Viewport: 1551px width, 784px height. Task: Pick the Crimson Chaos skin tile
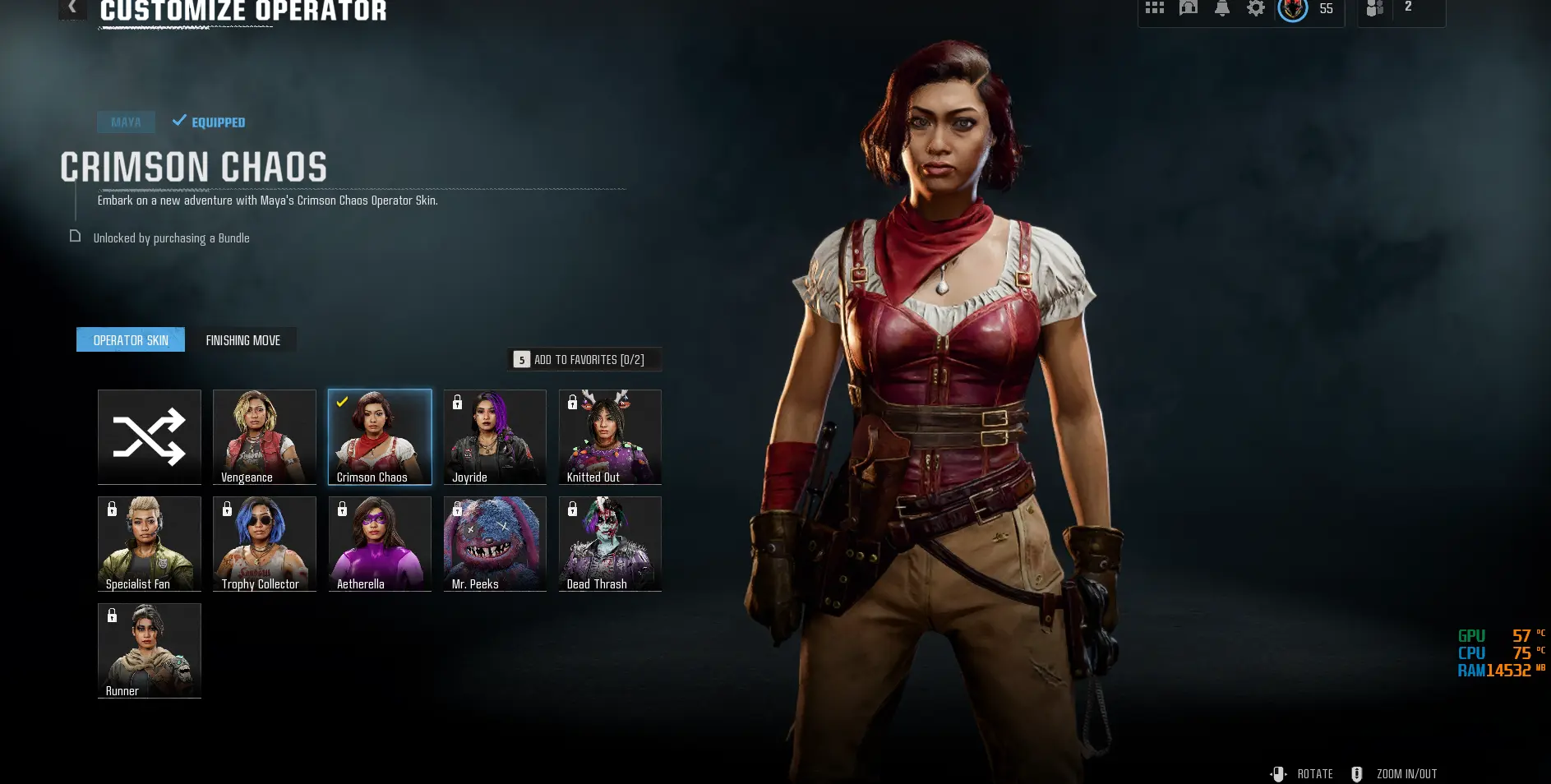click(x=380, y=437)
